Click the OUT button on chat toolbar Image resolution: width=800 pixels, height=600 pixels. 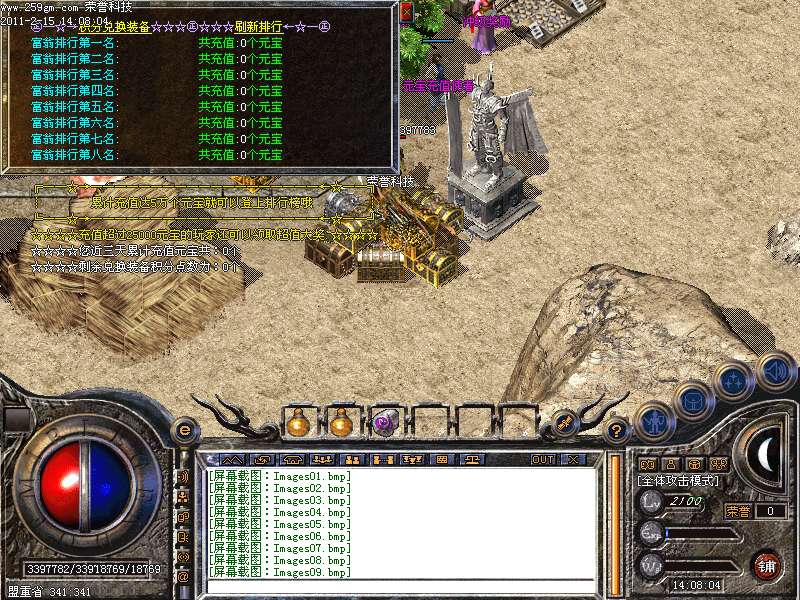tap(542, 459)
